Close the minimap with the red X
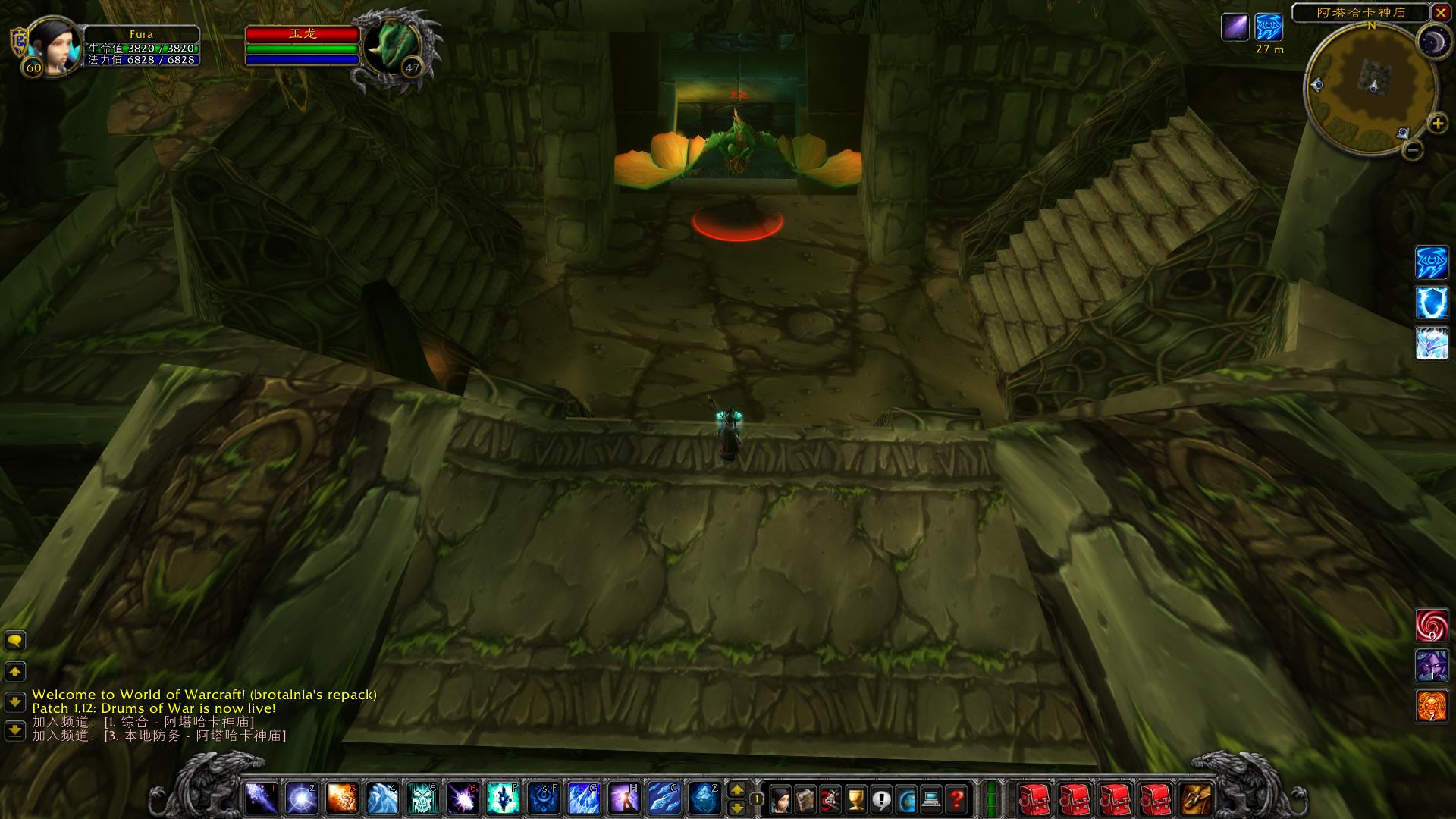This screenshot has height=819, width=1456. click(x=1440, y=12)
